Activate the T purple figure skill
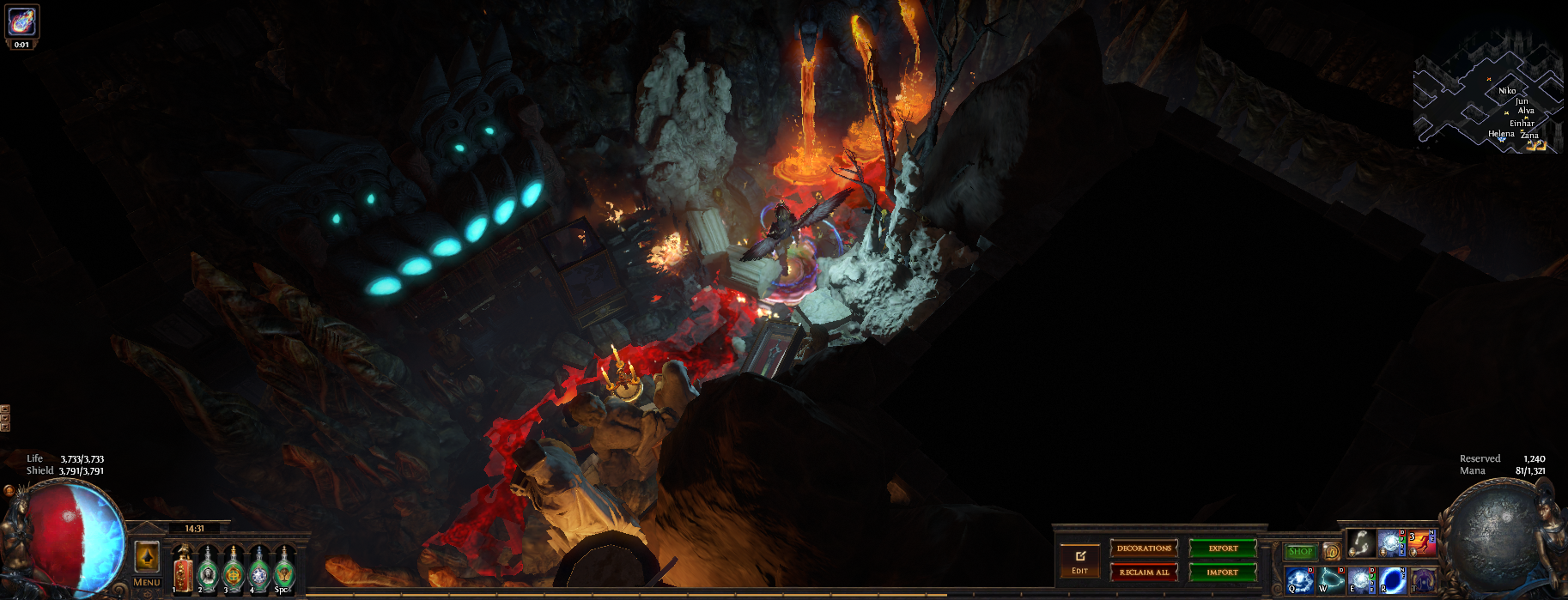This screenshot has height=600, width=1568. pyautogui.click(x=1423, y=579)
